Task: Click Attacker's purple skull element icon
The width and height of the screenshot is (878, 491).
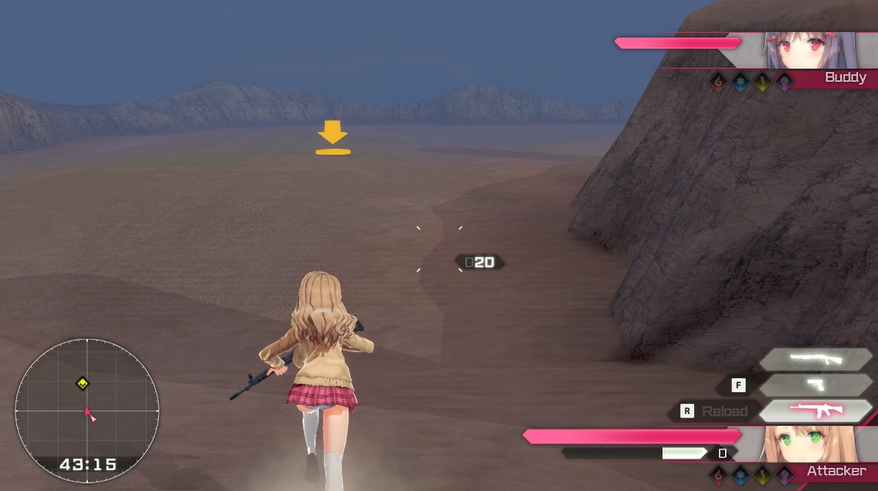Action: point(785,476)
